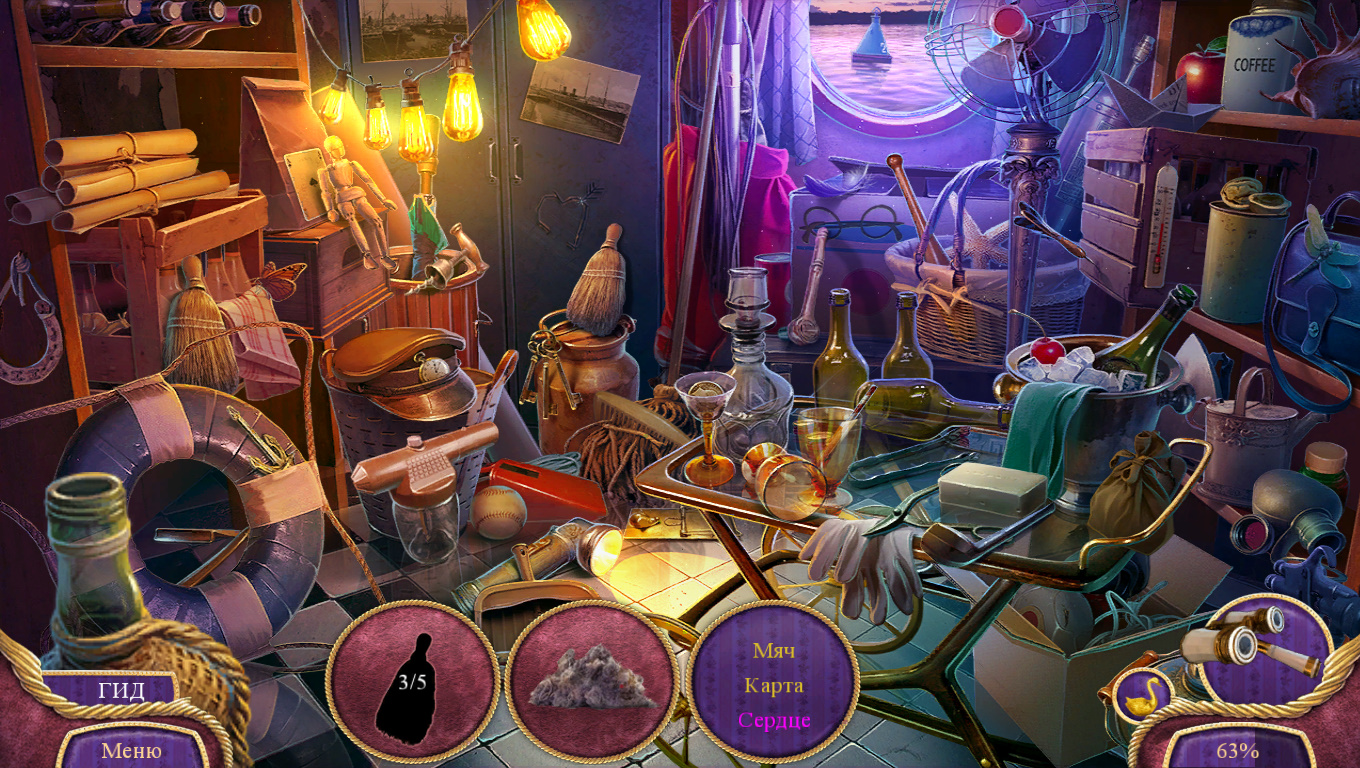This screenshot has height=768, width=1360.
Task: Click the bottle silhouette 3/5 panel
Action: point(412,684)
